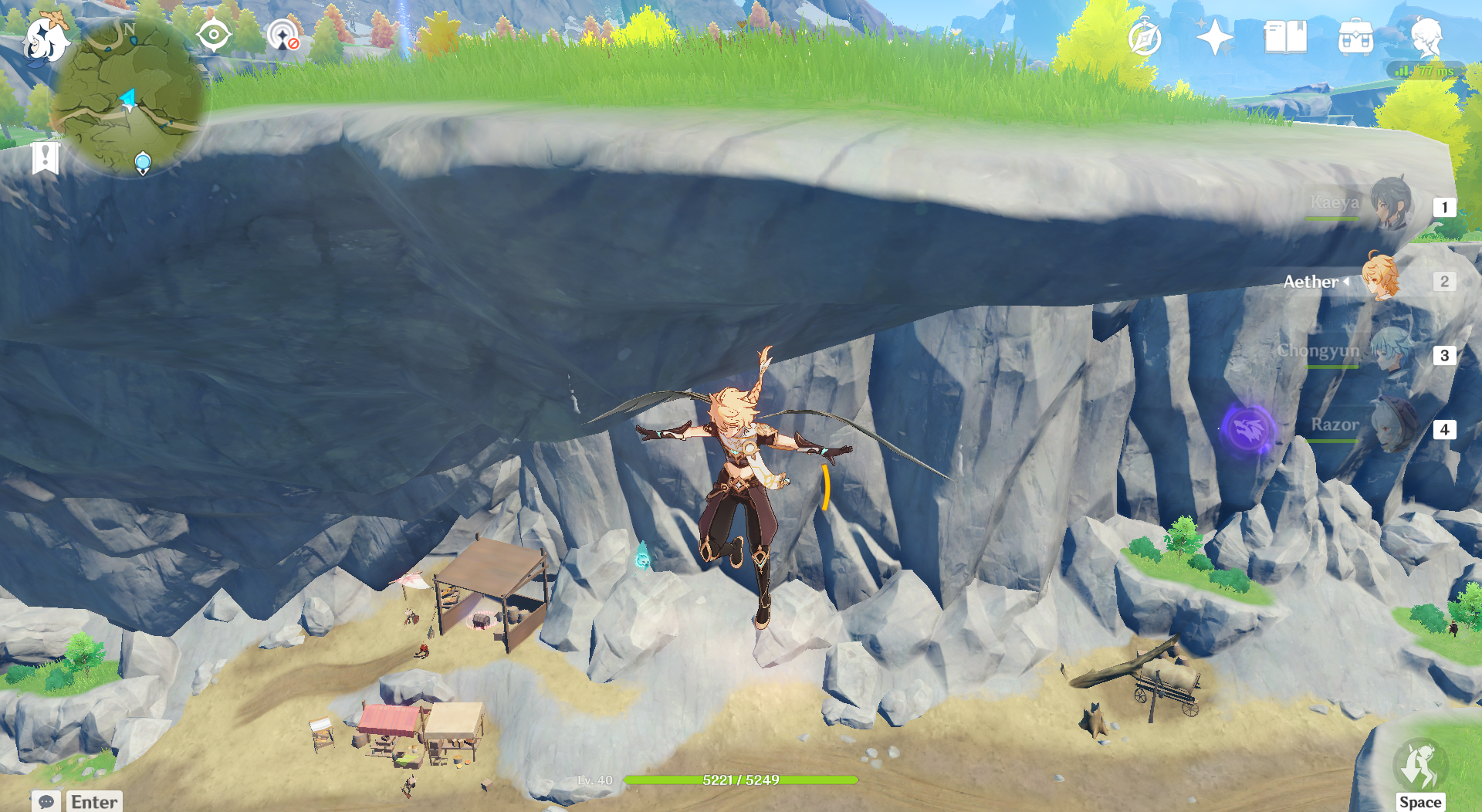The height and width of the screenshot is (812, 1482).
Task: Select Aether in the party list
Action: [x=1379, y=279]
